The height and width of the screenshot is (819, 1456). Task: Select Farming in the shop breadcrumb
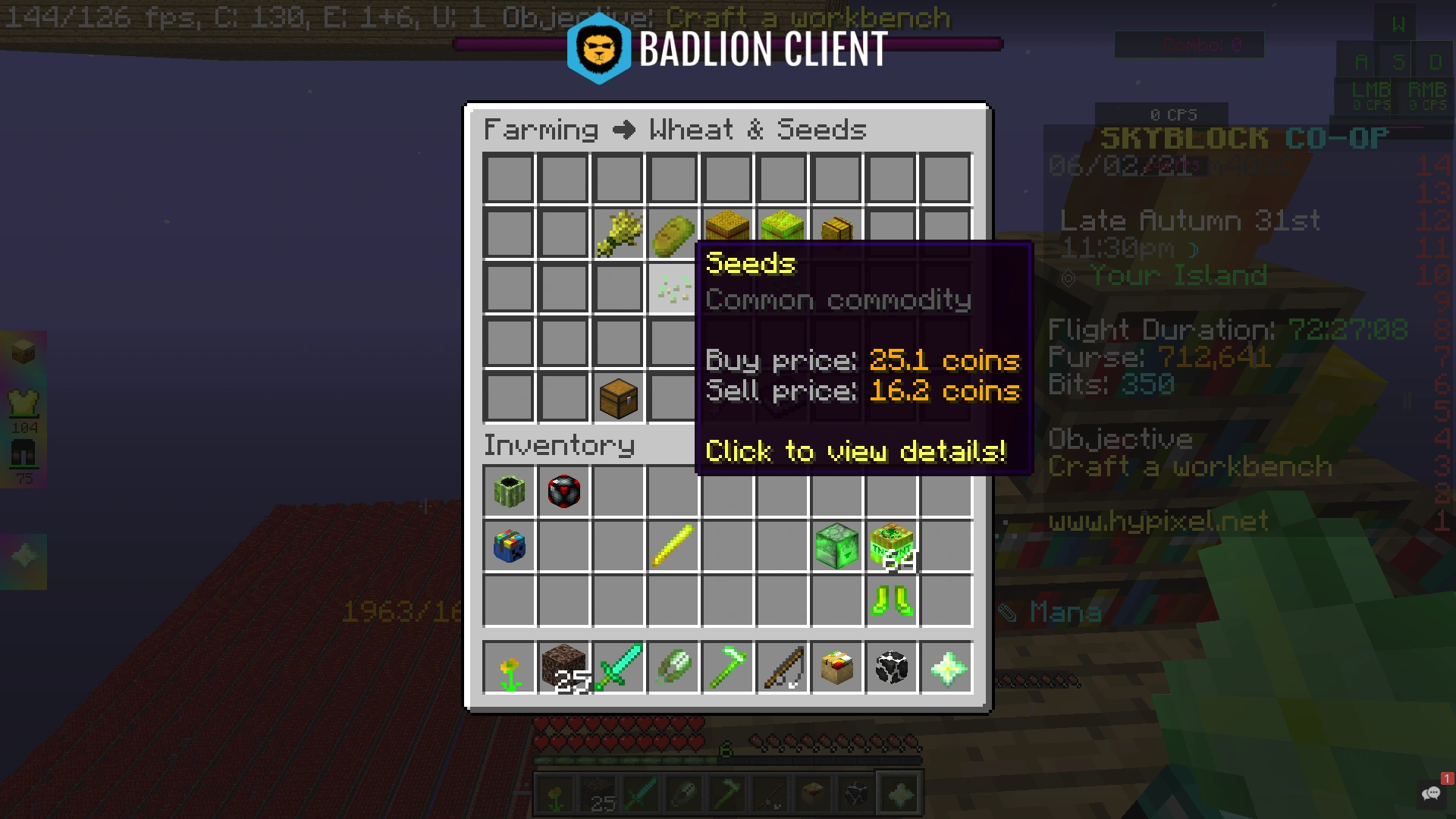[x=541, y=129]
